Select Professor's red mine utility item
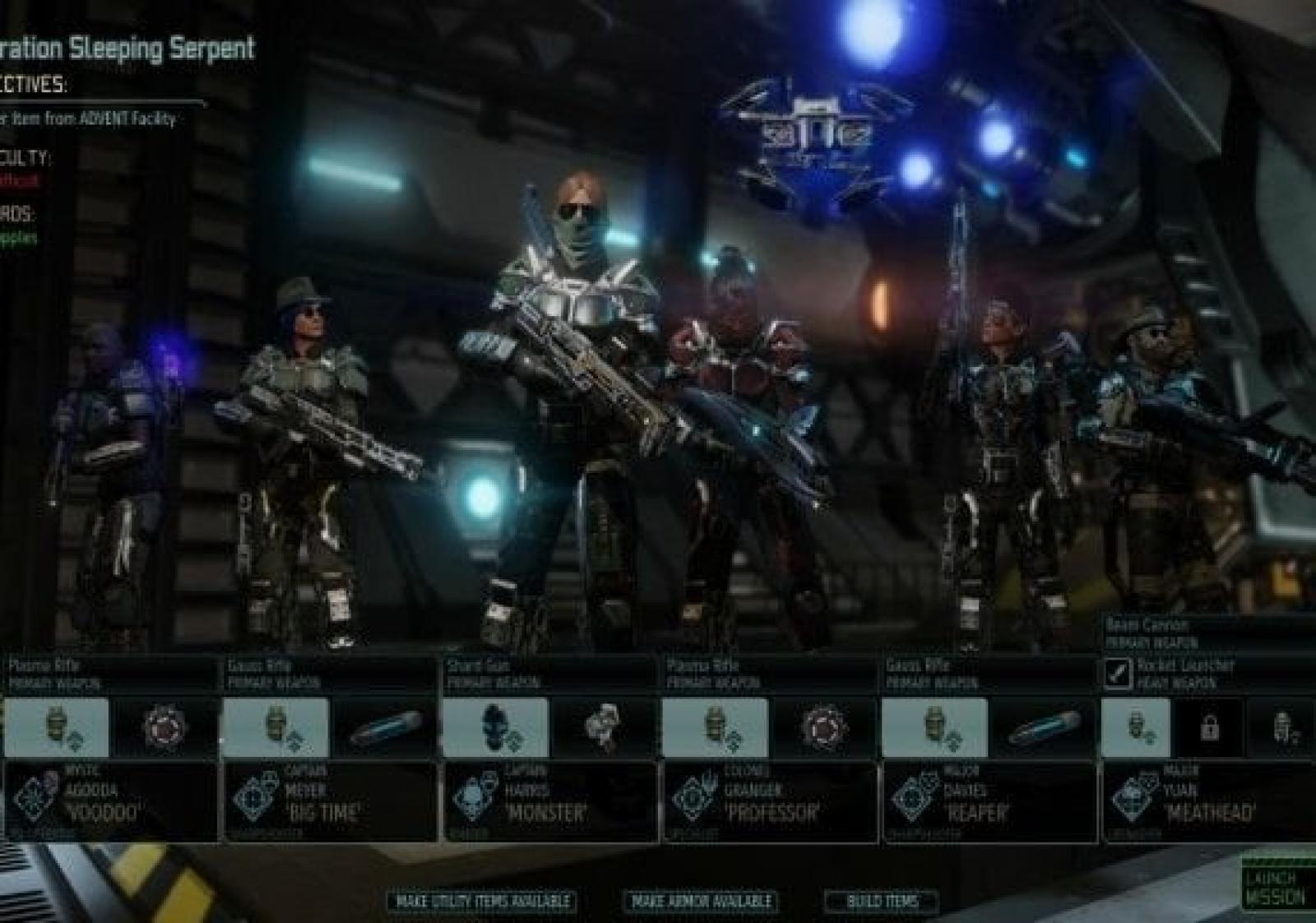This screenshot has width=1316, height=923. (x=823, y=727)
